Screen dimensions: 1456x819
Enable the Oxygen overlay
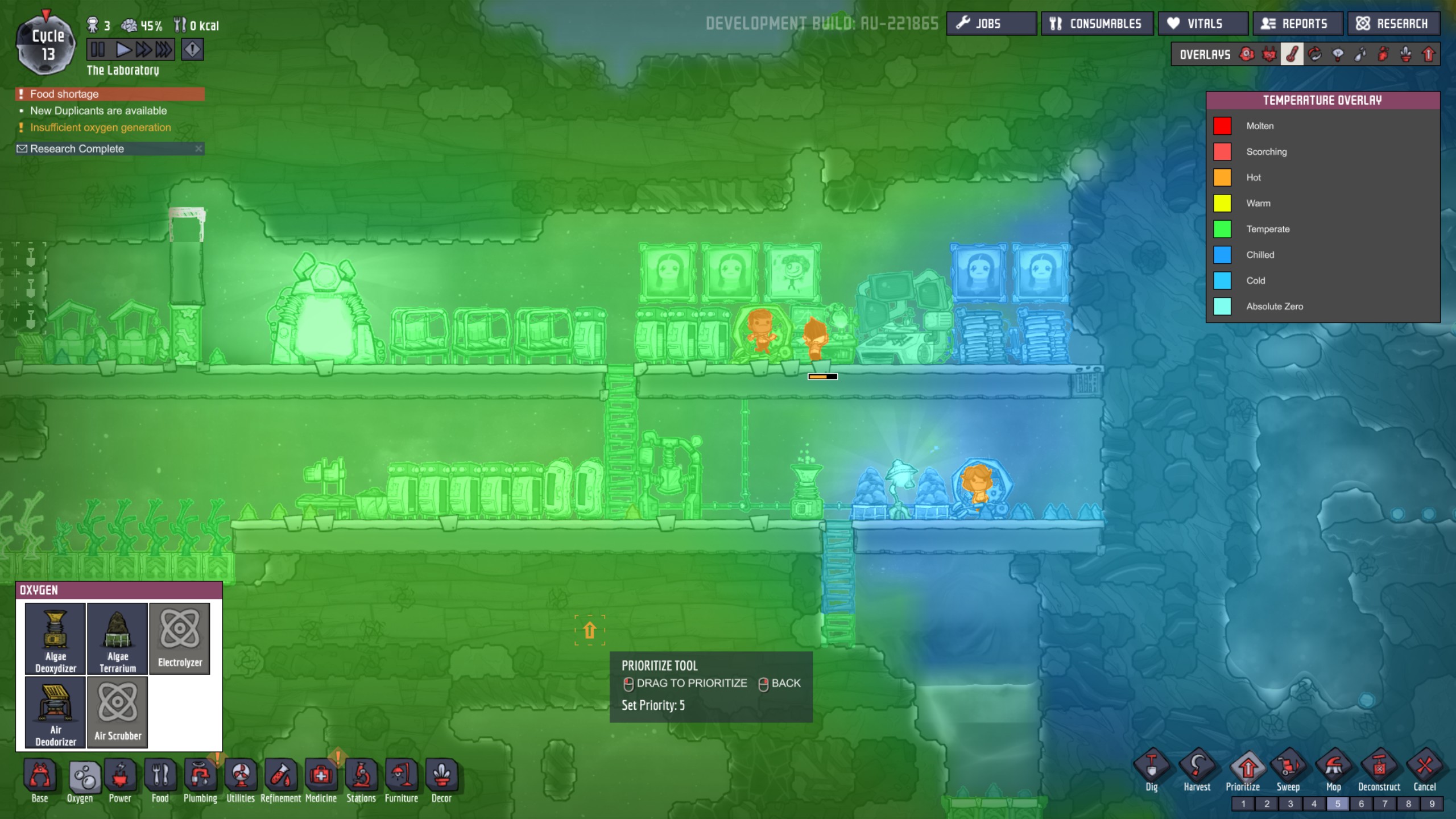[x=1246, y=54]
